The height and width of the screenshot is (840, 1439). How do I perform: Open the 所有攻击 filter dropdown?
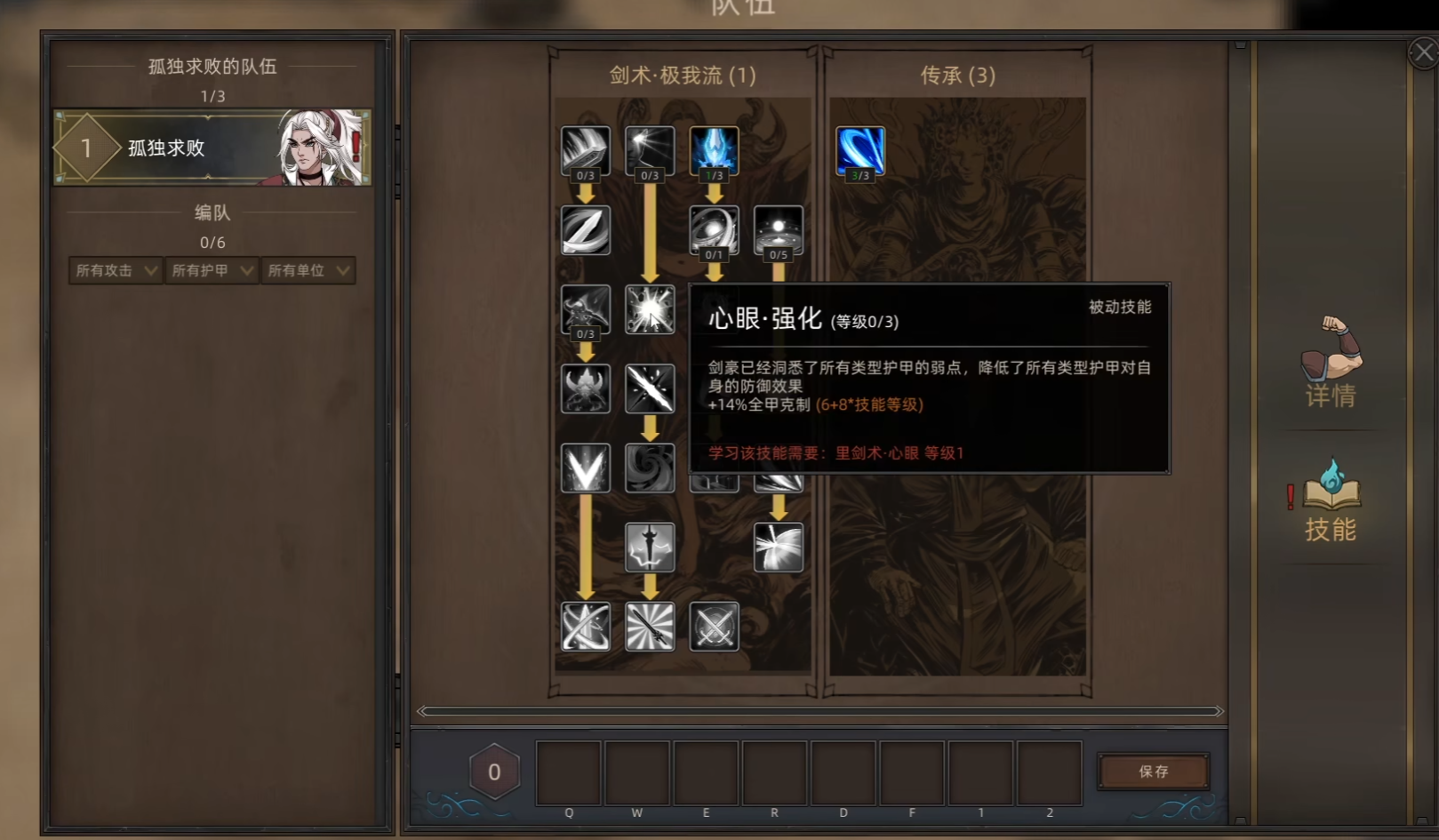click(x=114, y=271)
